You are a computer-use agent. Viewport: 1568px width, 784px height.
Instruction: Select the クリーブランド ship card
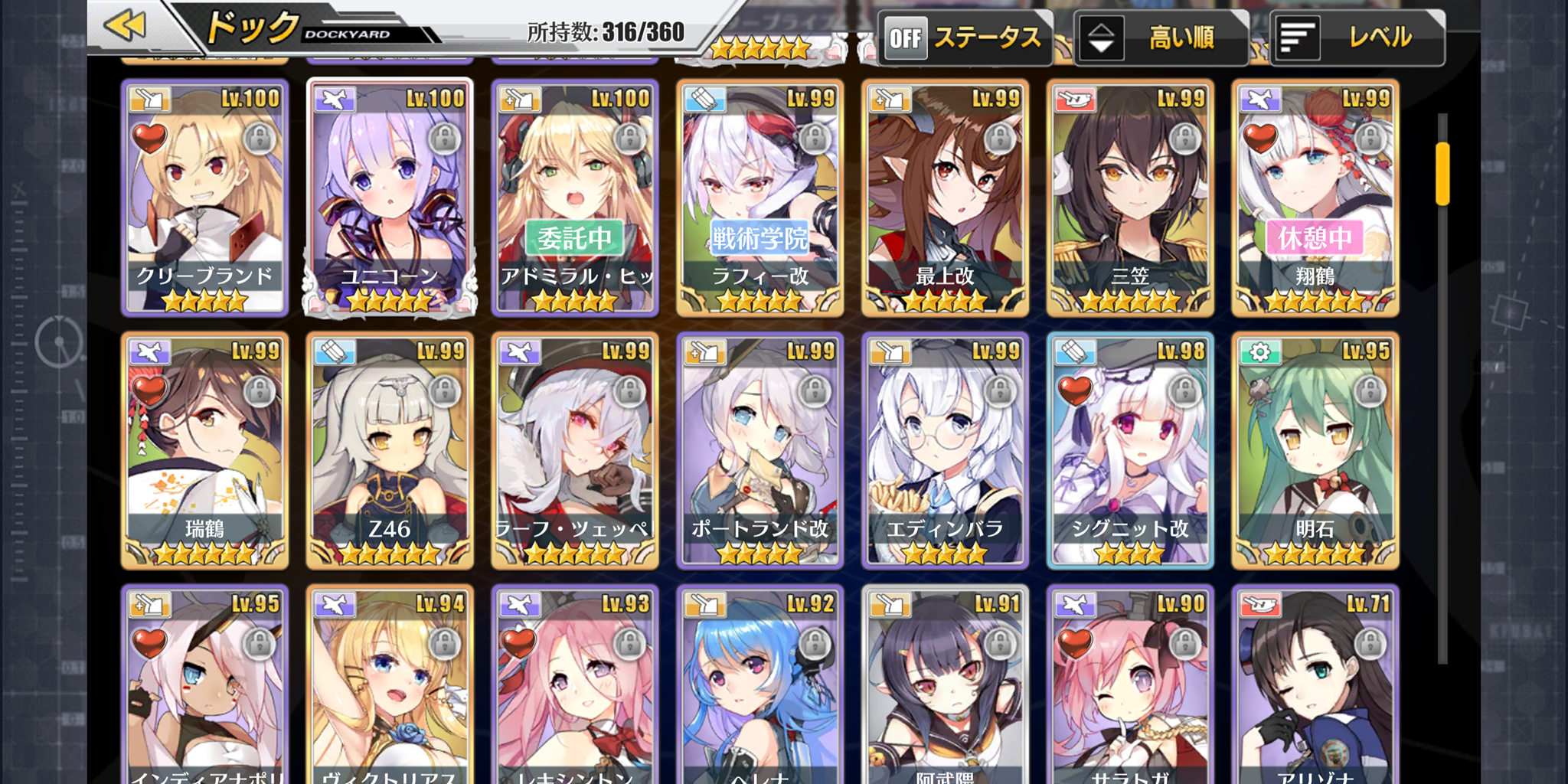[205, 198]
